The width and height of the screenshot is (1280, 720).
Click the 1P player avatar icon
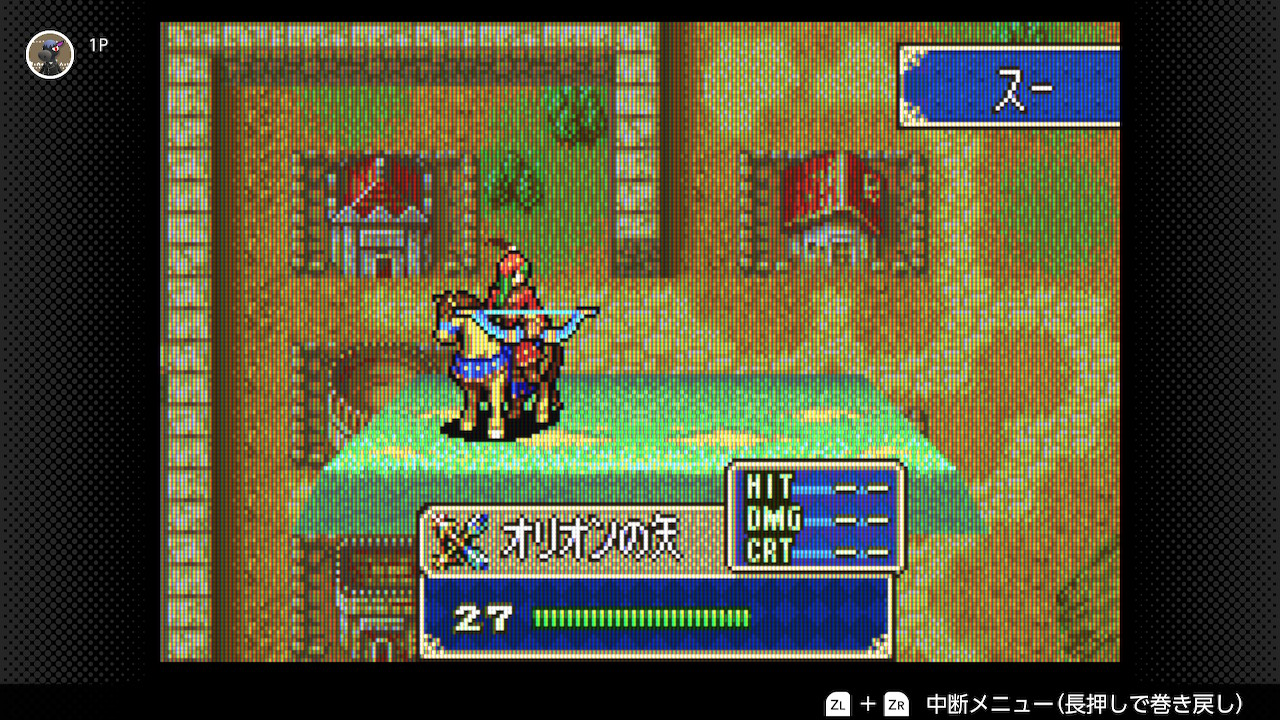click(50, 54)
